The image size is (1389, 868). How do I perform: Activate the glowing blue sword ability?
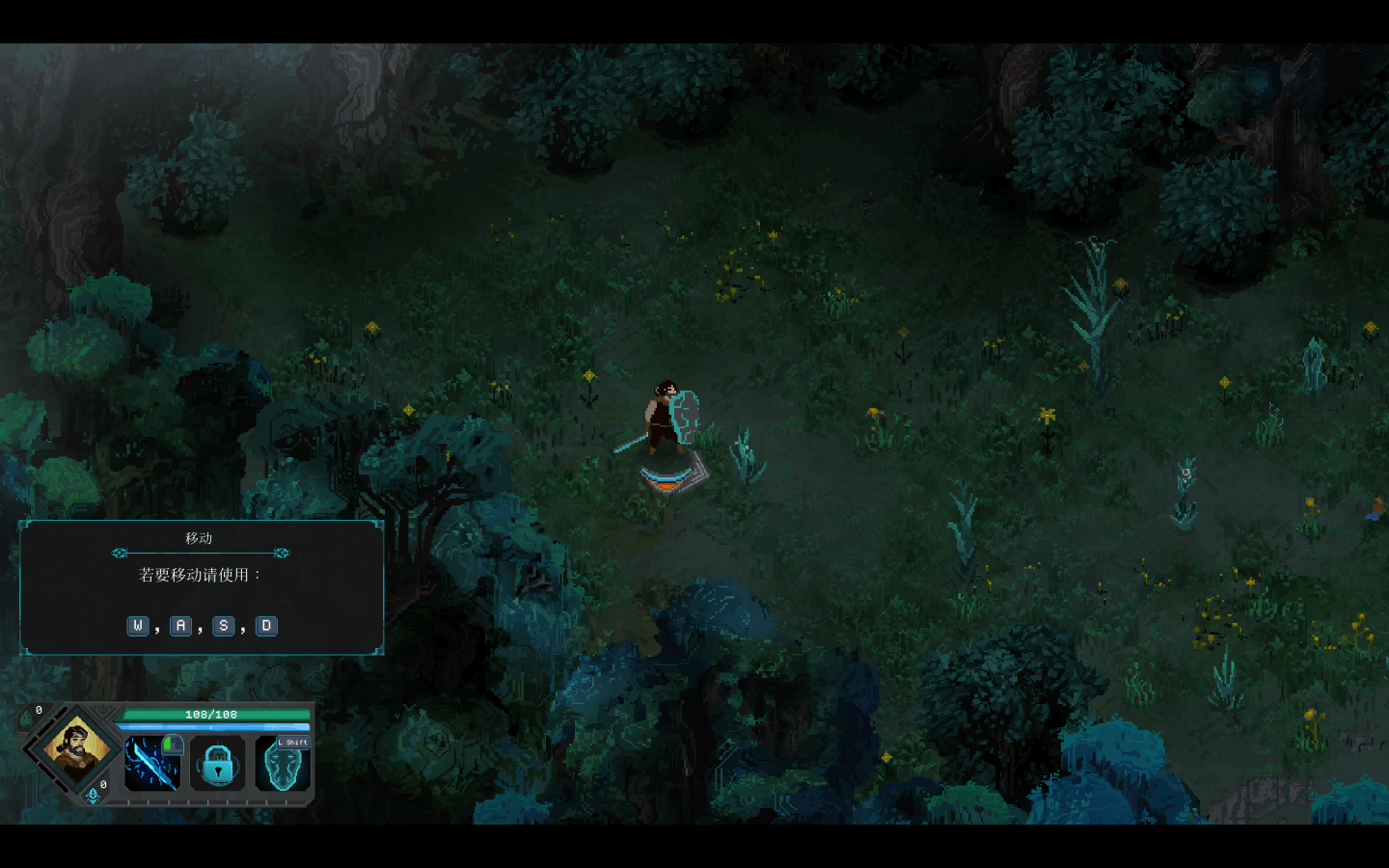click(x=152, y=764)
